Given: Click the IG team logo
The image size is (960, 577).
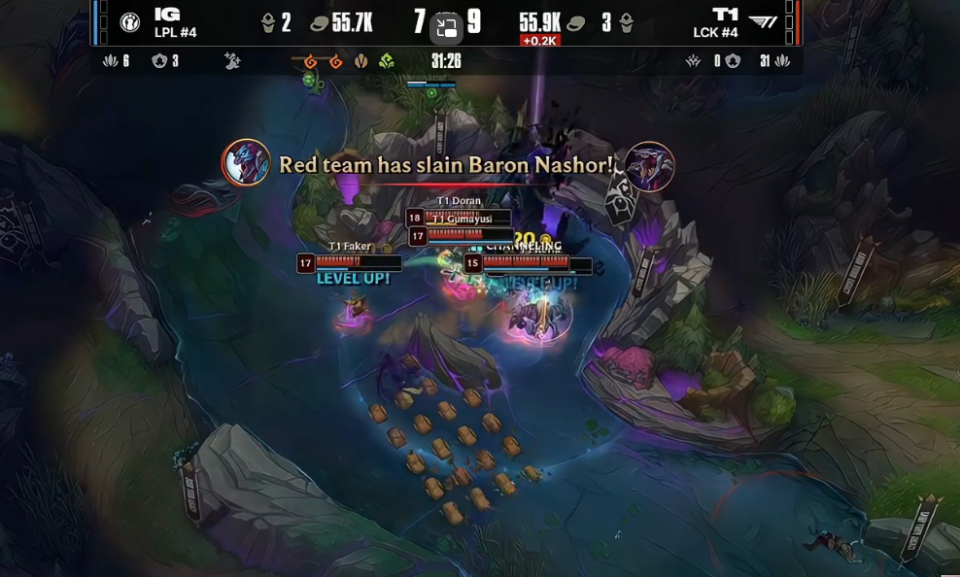Looking at the screenshot, I should [x=130, y=23].
